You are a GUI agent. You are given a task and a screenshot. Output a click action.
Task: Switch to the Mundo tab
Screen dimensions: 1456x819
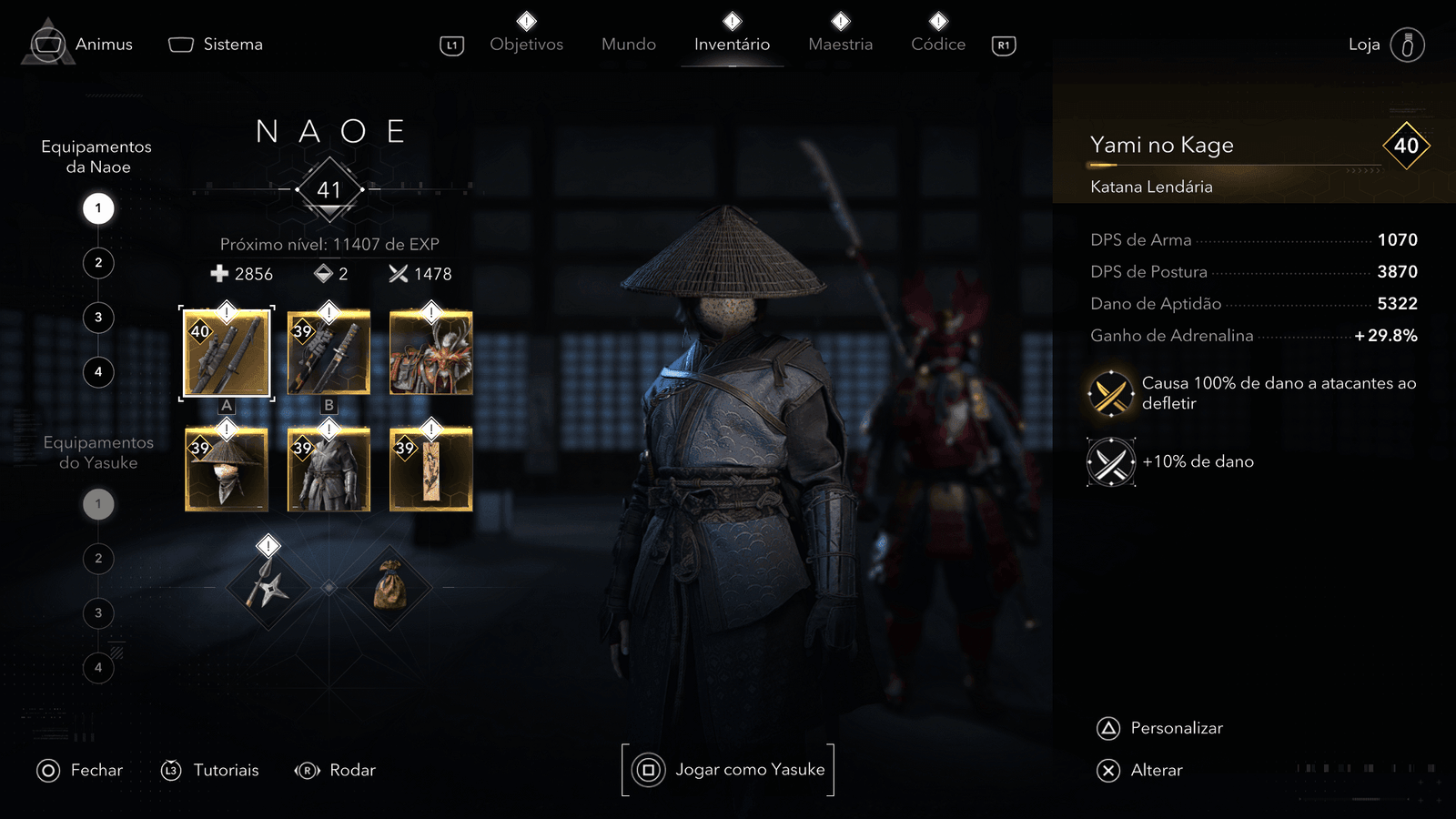pos(628,44)
